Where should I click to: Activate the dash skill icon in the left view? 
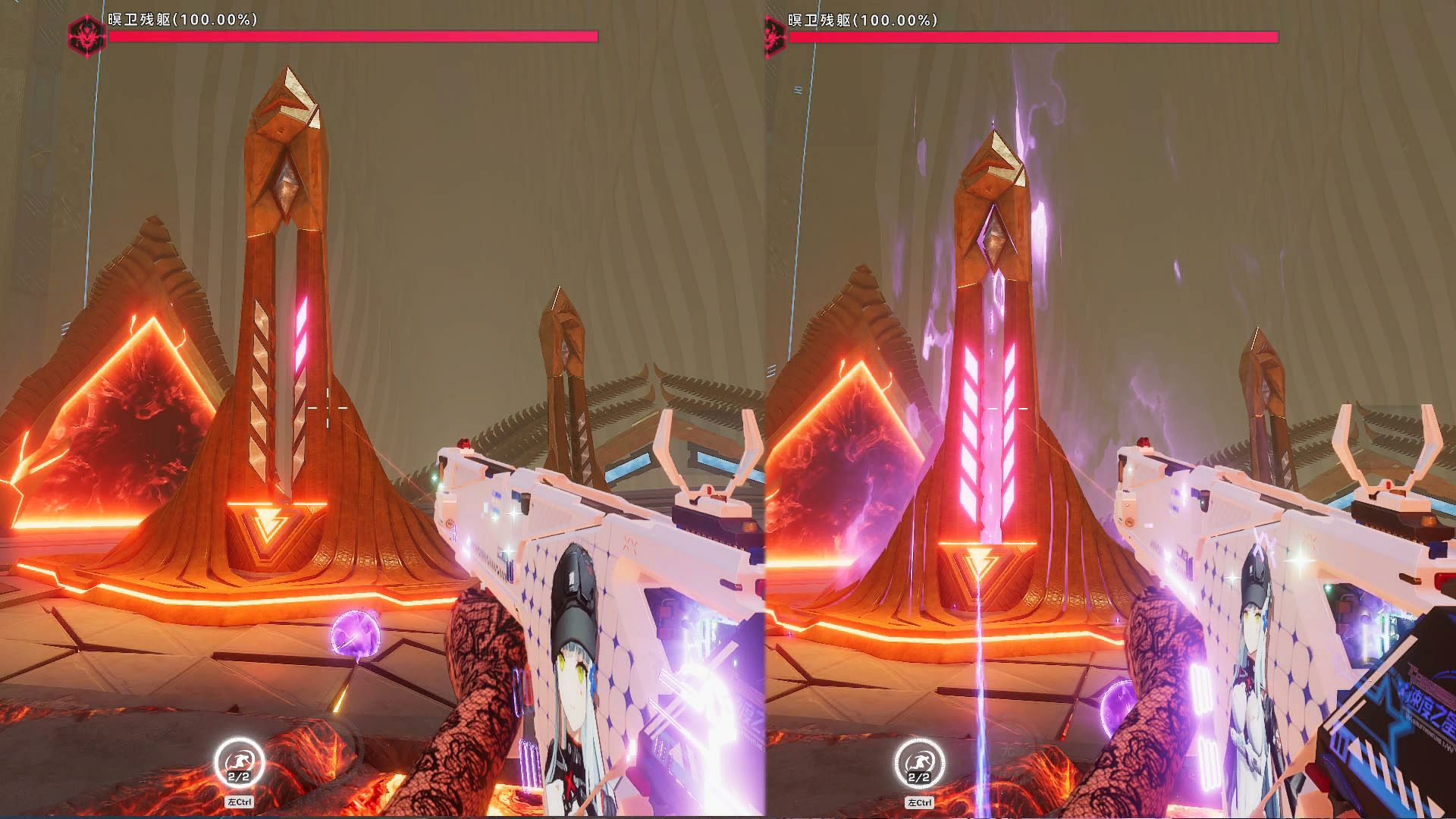coord(239,762)
